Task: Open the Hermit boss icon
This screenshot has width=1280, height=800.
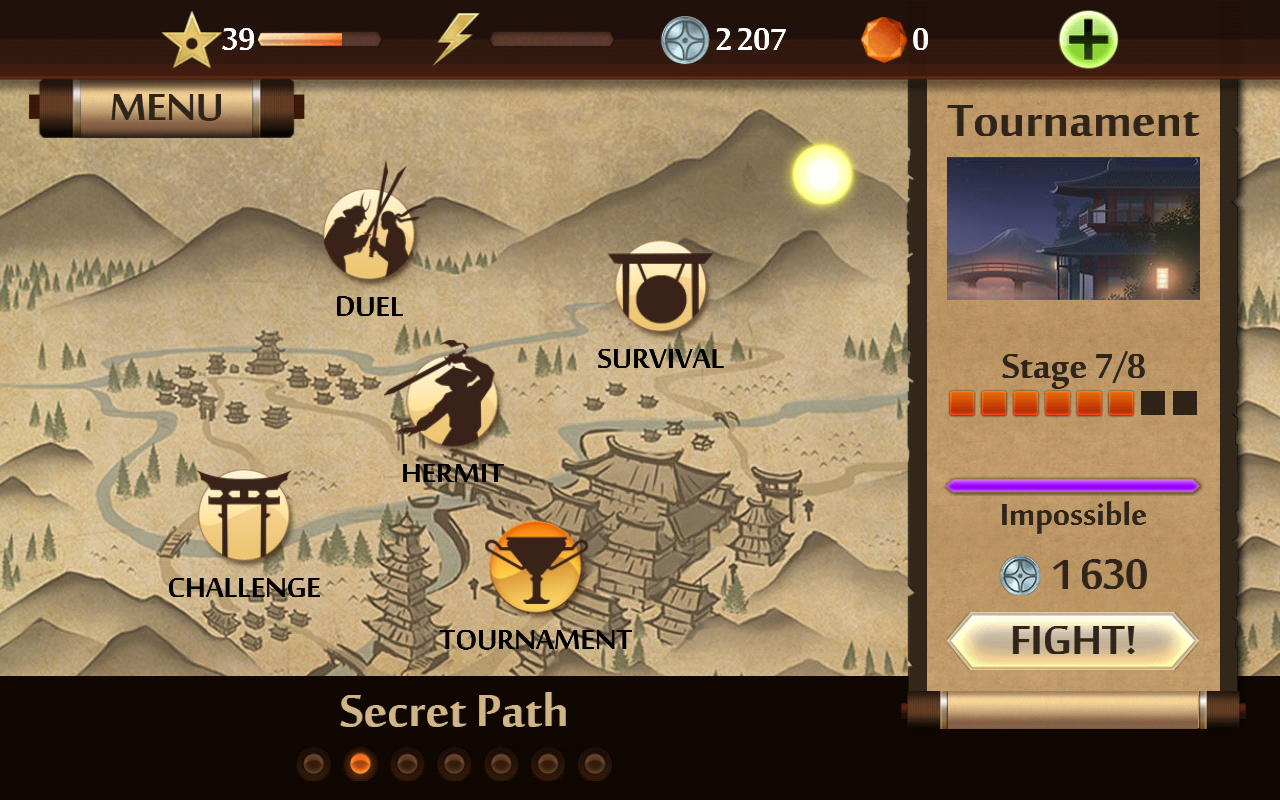Action: tap(452, 400)
